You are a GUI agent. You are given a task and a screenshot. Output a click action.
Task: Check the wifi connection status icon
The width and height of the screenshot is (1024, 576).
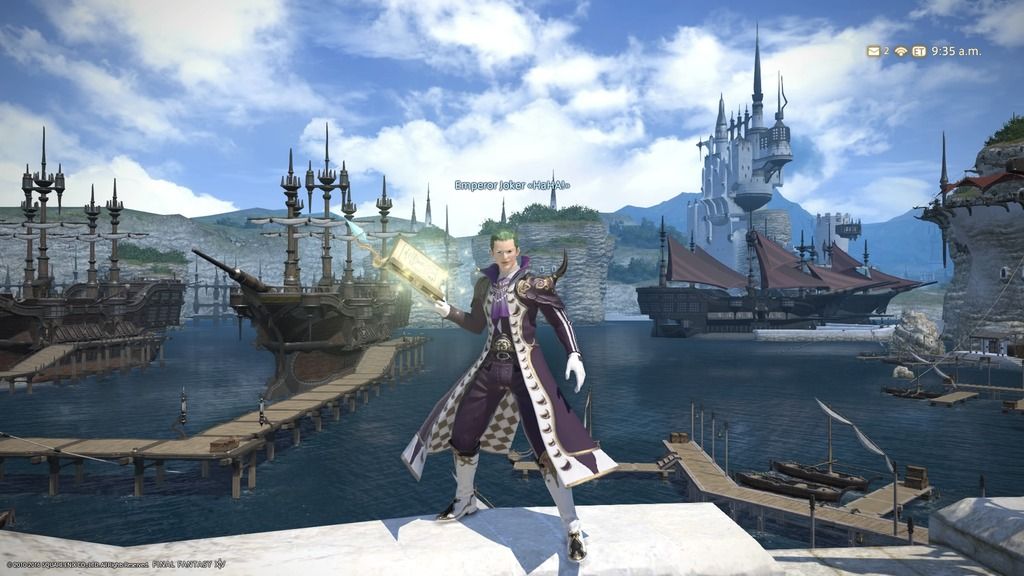coord(901,51)
